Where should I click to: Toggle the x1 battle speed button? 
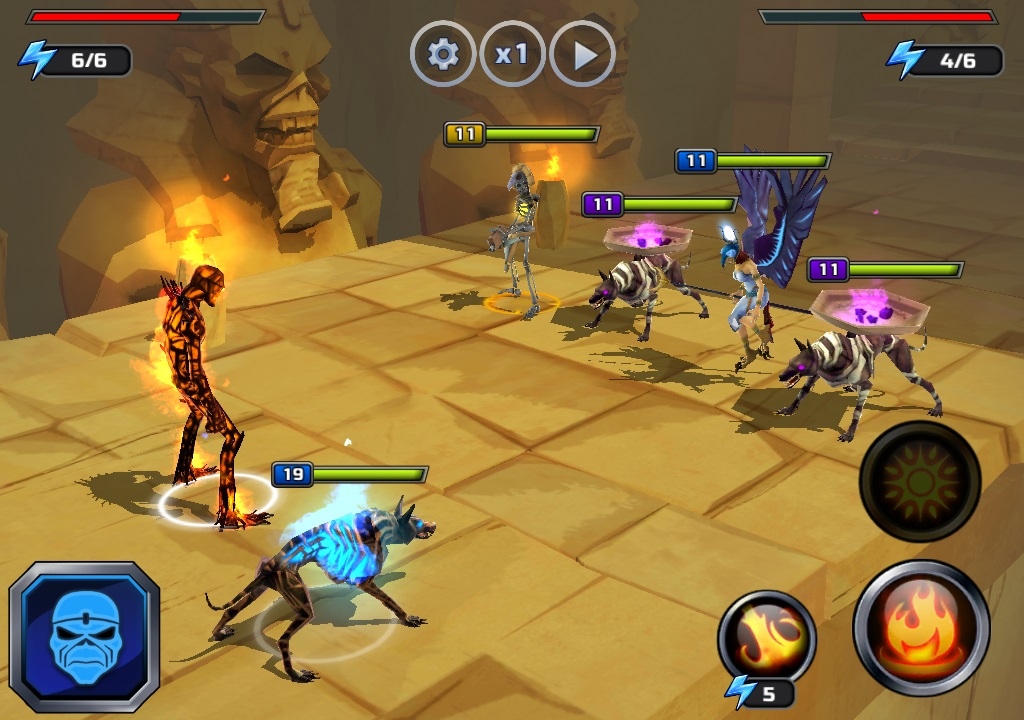click(512, 54)
